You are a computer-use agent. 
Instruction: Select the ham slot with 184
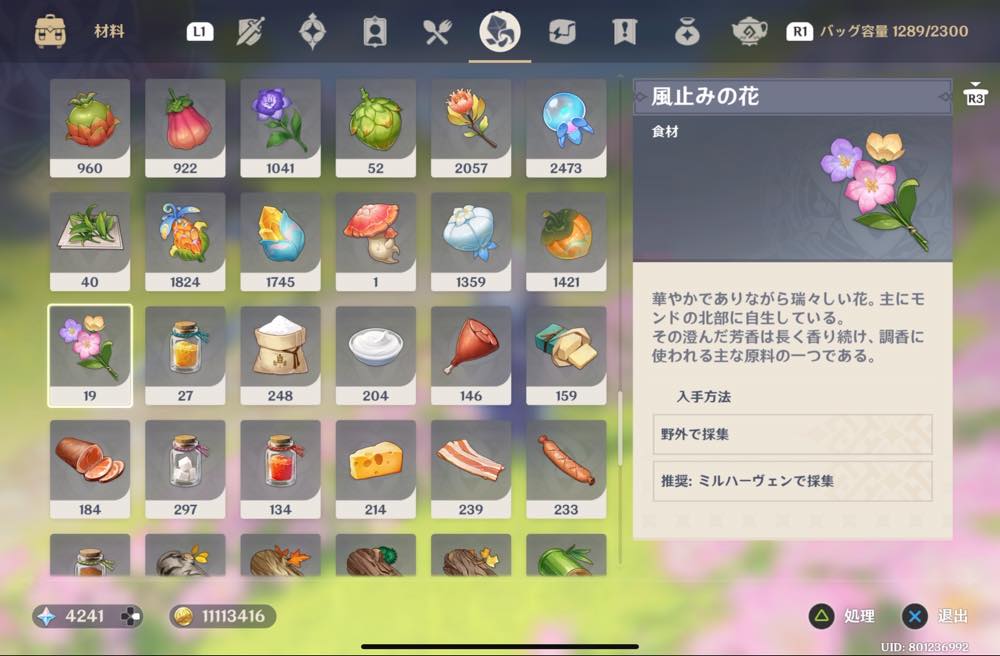(x=90, y=468)
